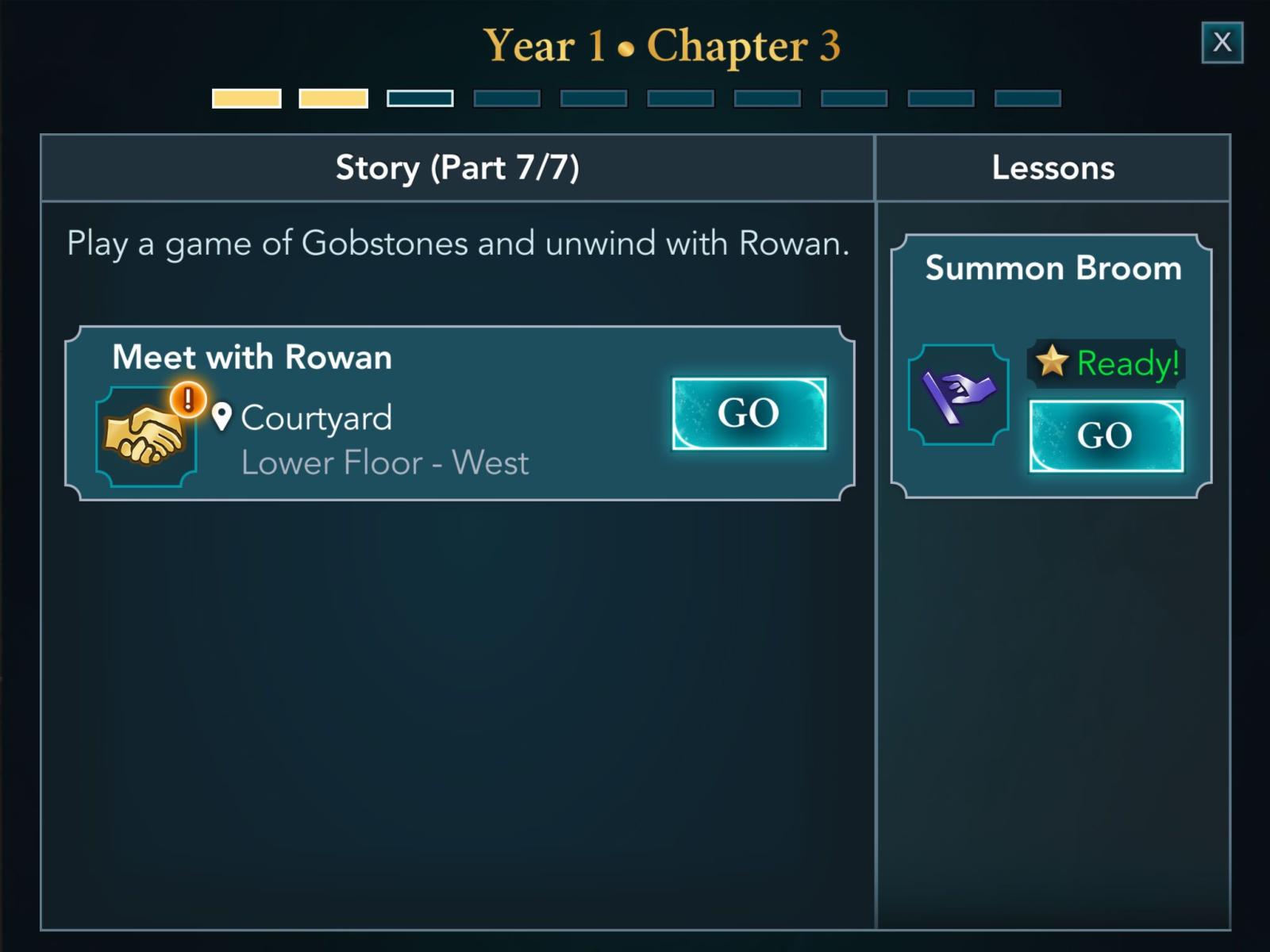
Task: Select the second yellow progress segment
Action: pos(333,98)
